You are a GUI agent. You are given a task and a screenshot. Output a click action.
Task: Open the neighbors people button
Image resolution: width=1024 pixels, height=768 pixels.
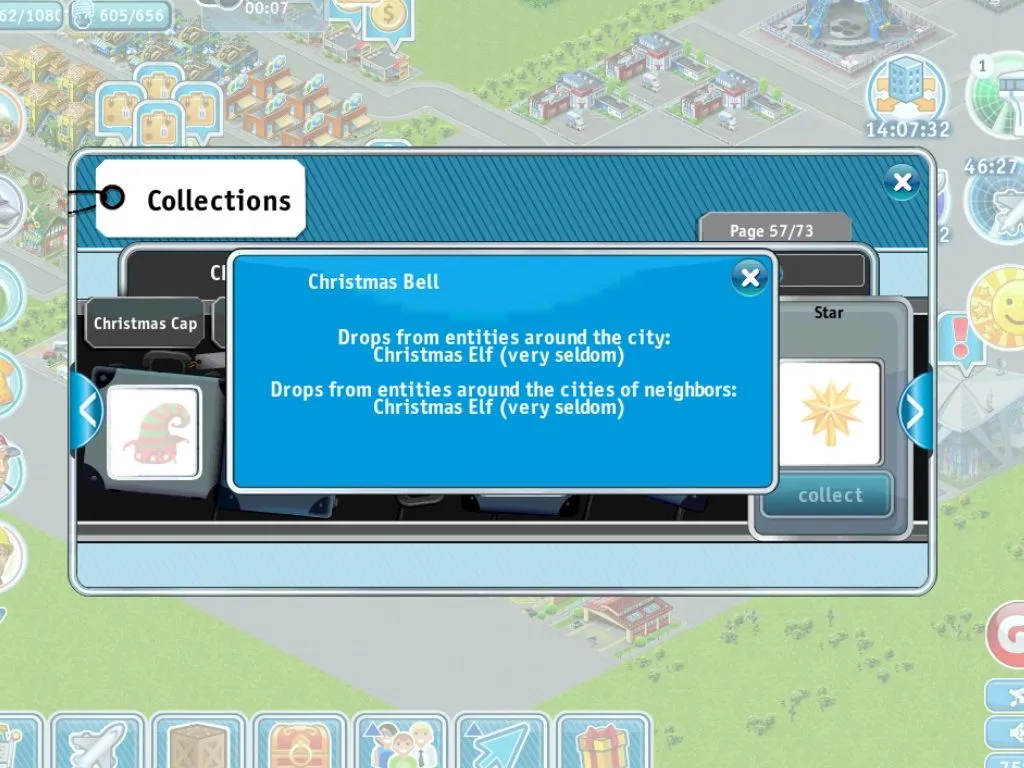[x=401, y=744]
